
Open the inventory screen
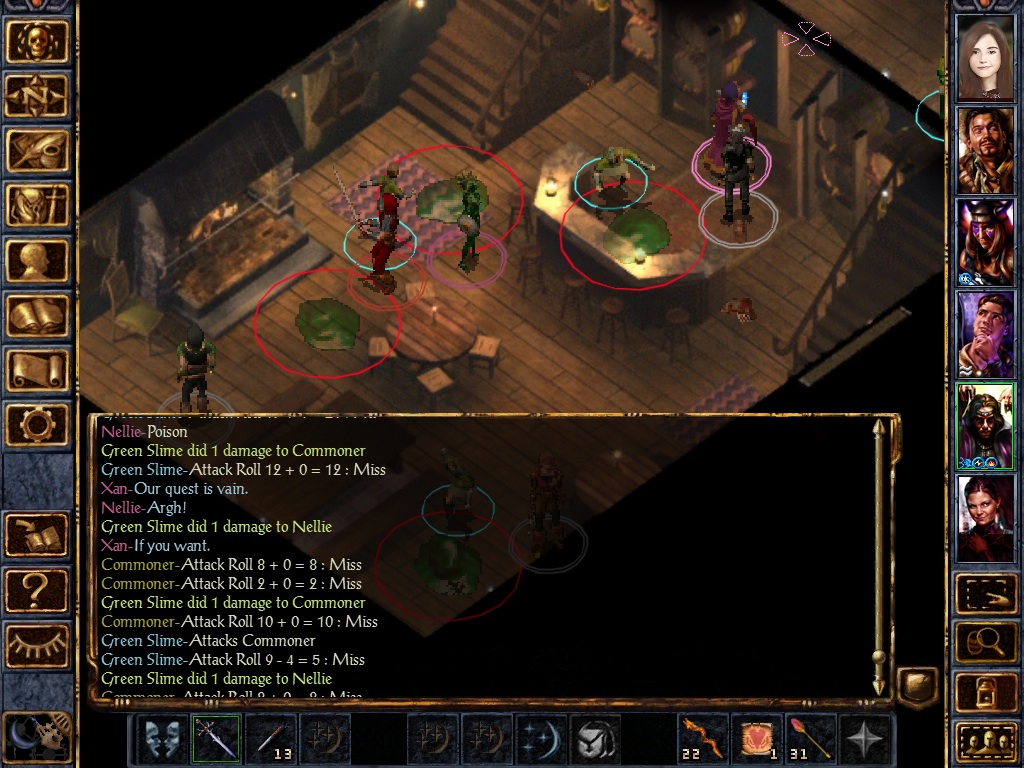(38, 206)
